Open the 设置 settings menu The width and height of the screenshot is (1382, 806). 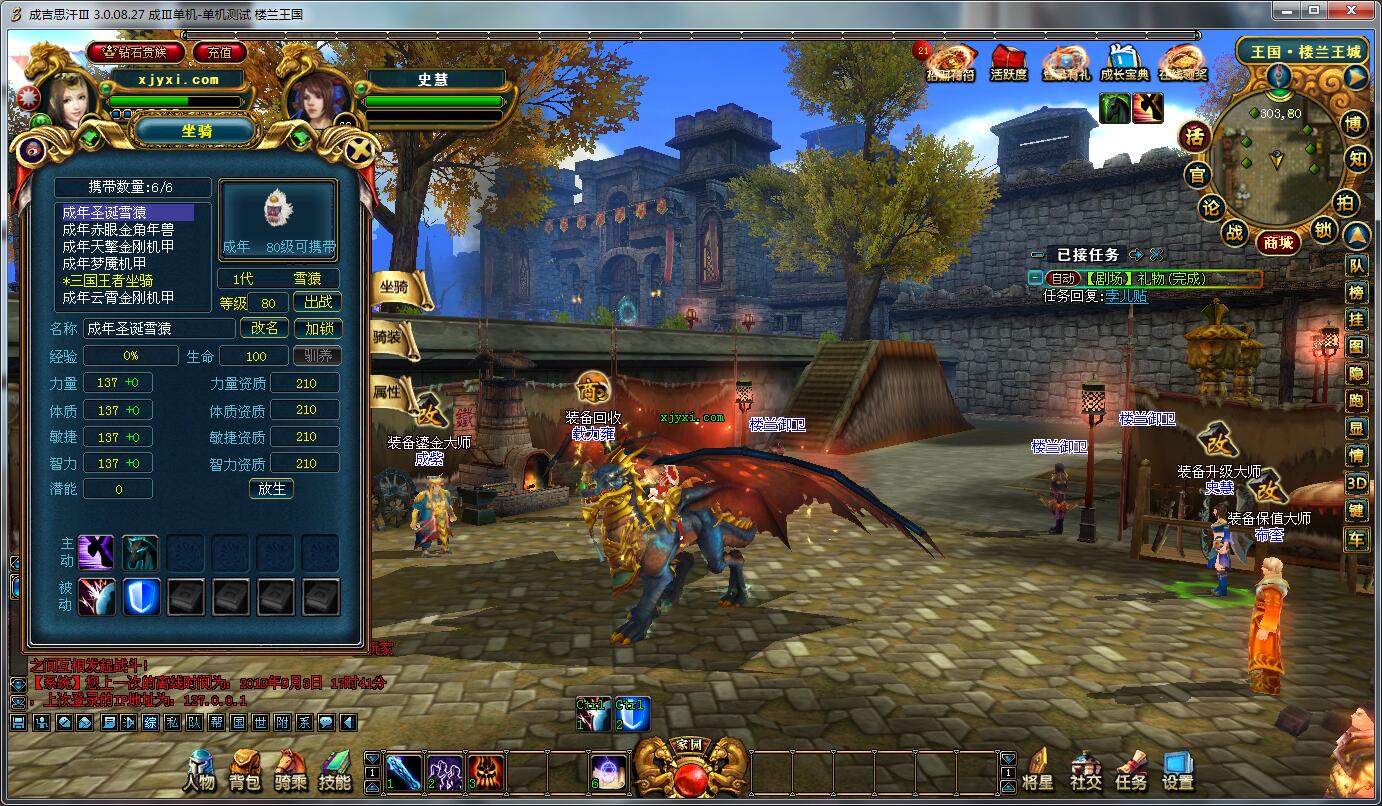coord(1178,771)
